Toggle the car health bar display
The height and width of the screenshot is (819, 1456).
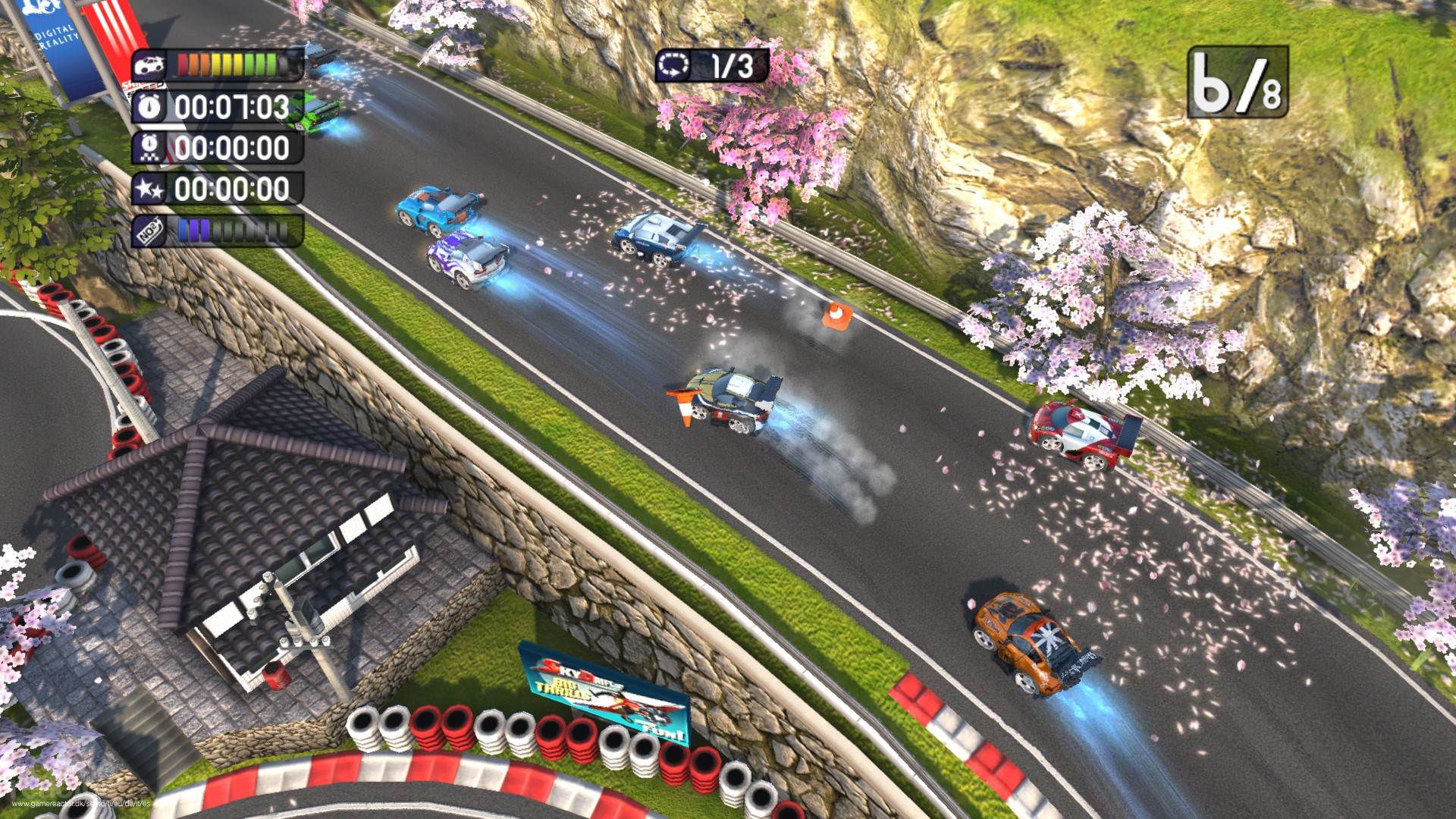pos(228,64)
